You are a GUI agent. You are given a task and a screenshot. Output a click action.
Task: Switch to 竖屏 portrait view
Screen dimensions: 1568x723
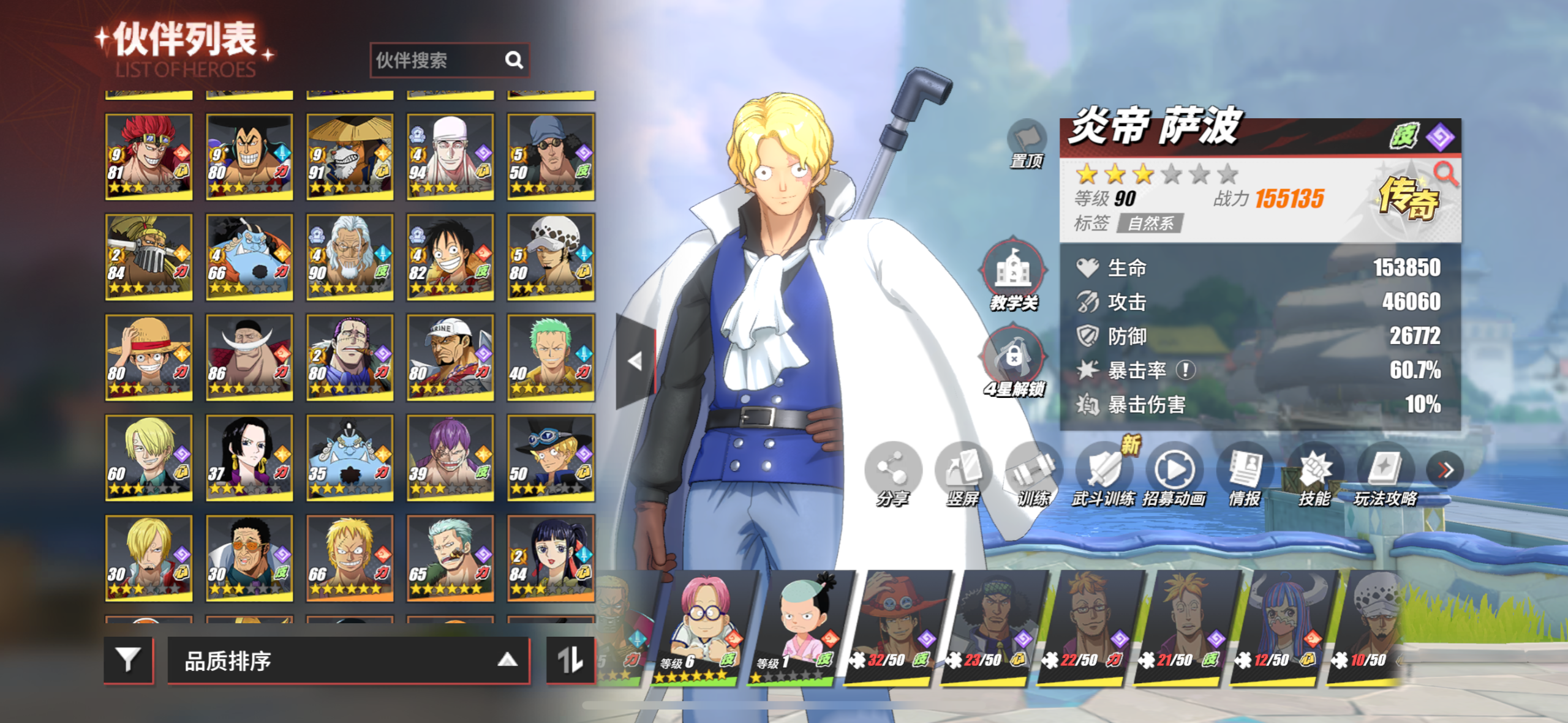point(963,474)
